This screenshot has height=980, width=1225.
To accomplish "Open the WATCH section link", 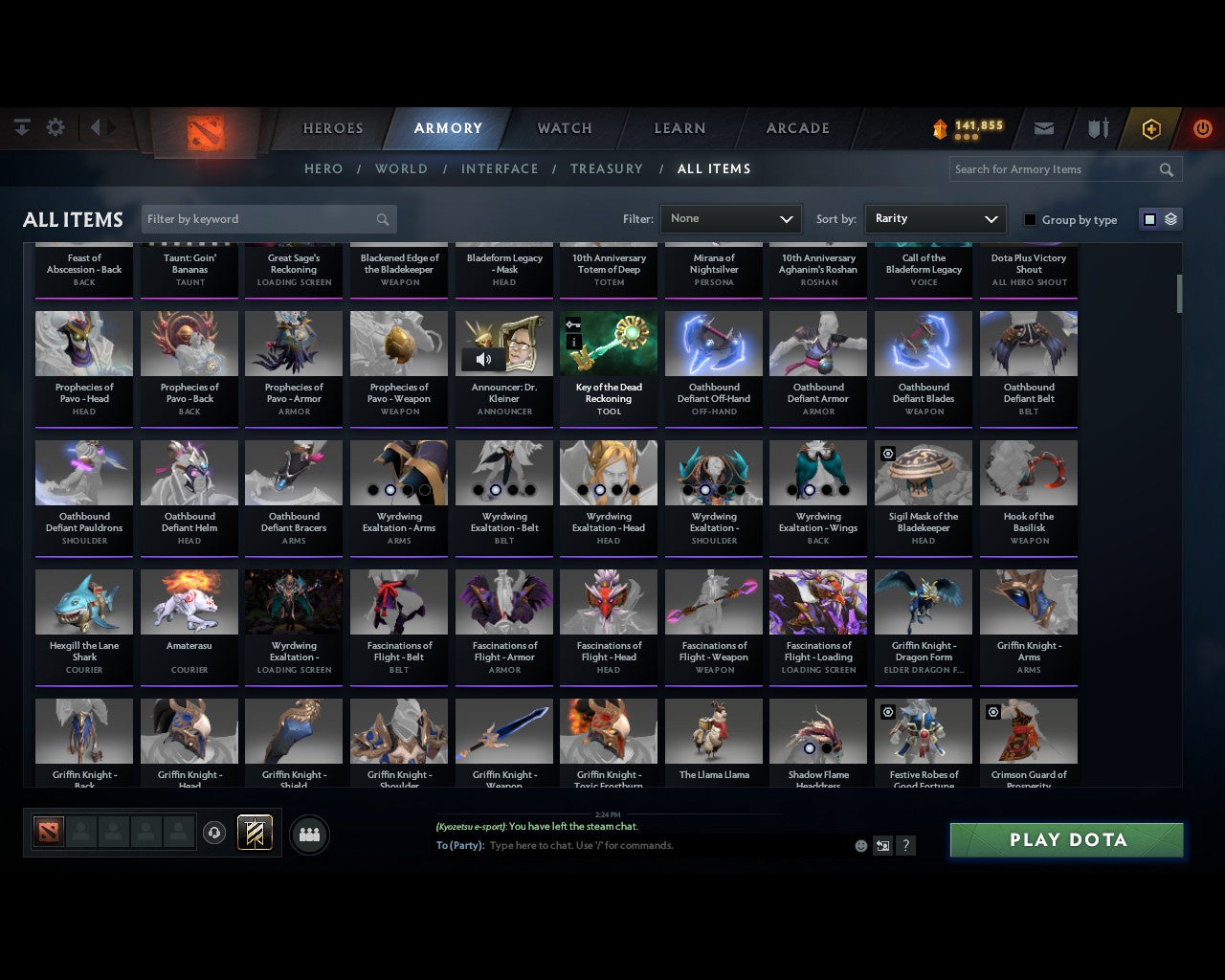I will [564, 127].
